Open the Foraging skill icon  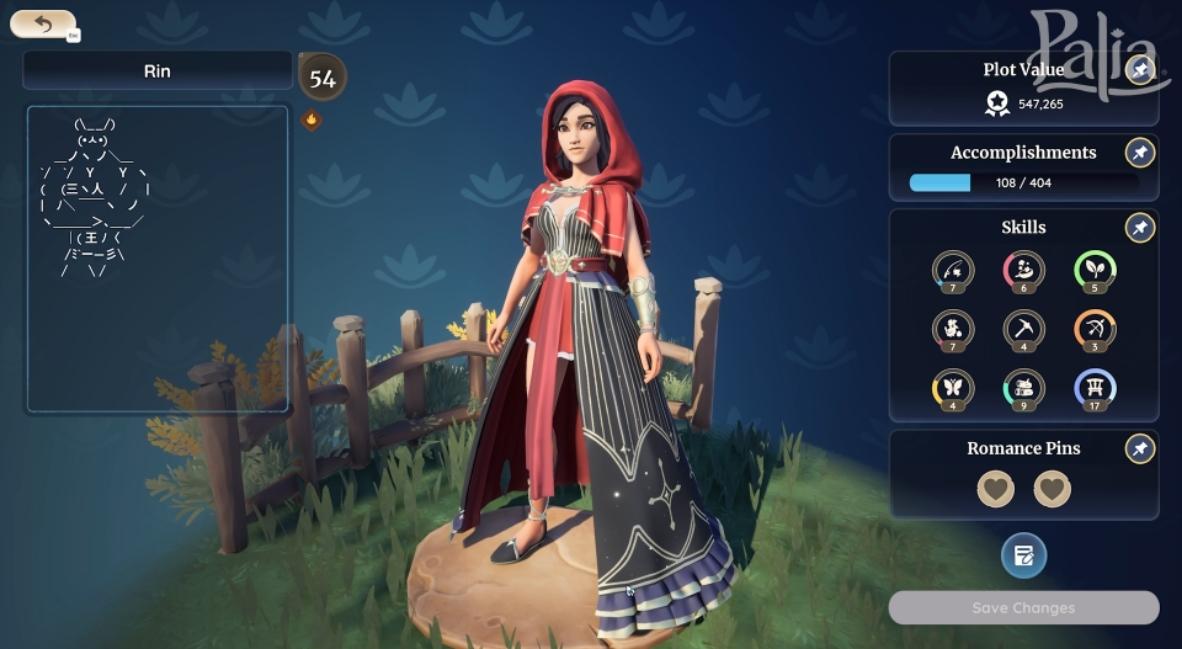pos(953,328)
